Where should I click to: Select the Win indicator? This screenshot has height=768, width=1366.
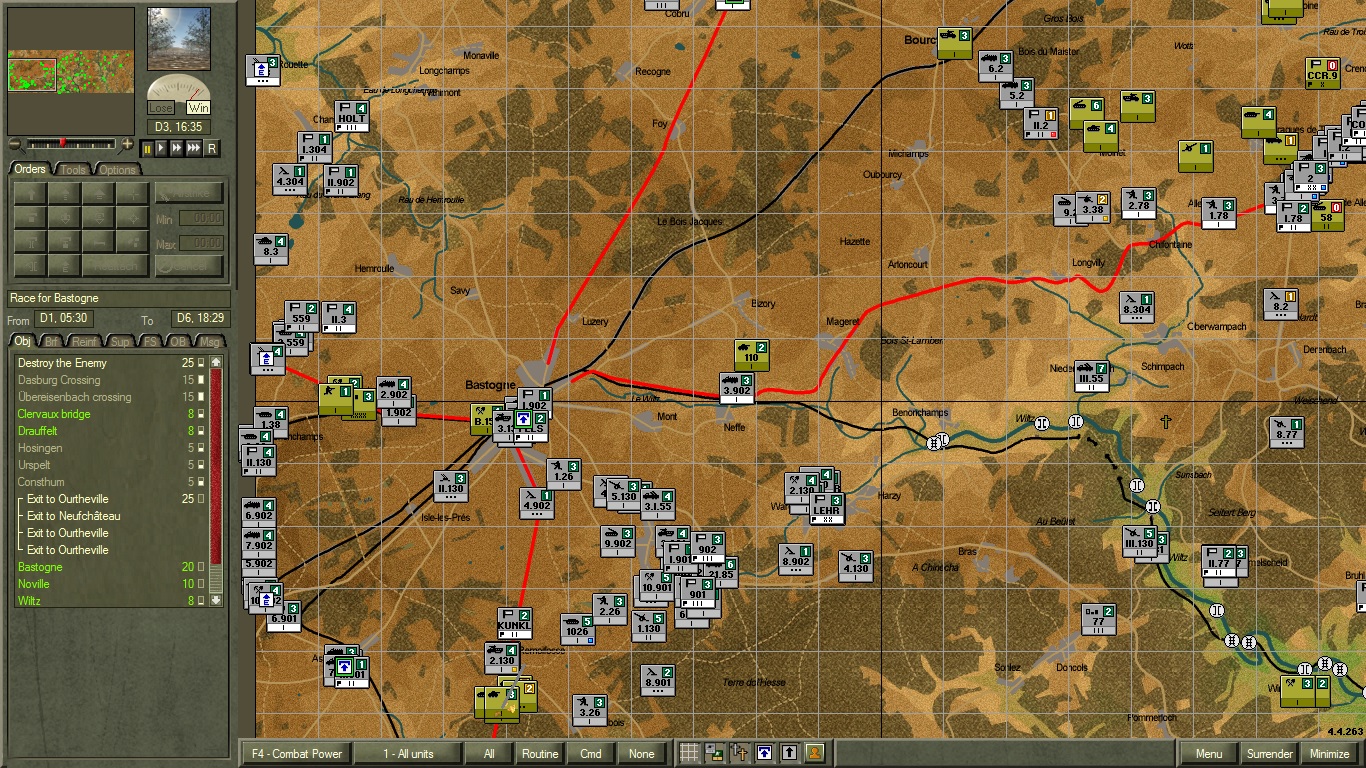click(198, 108)
